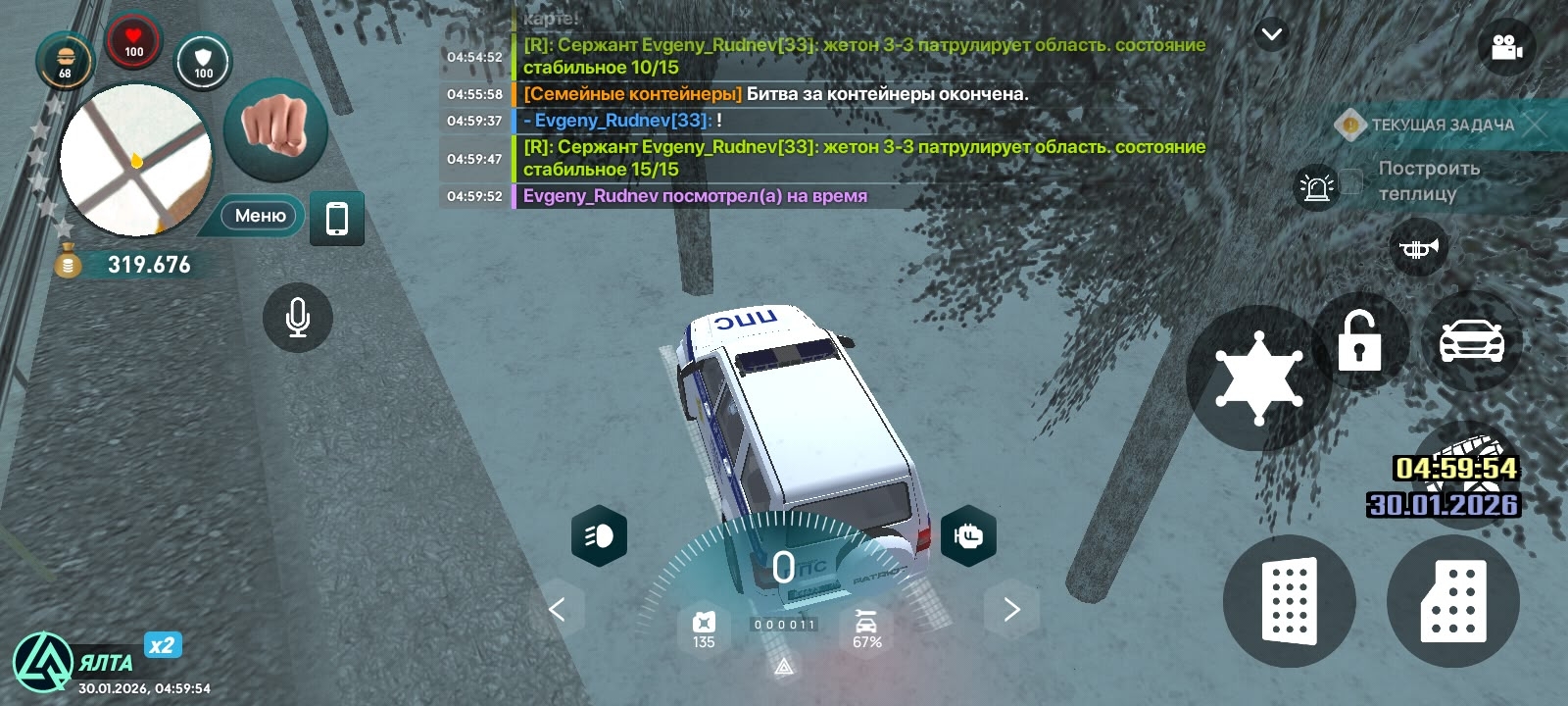Open the Меню button
The image size is (1568, 706).
point(260,216)
